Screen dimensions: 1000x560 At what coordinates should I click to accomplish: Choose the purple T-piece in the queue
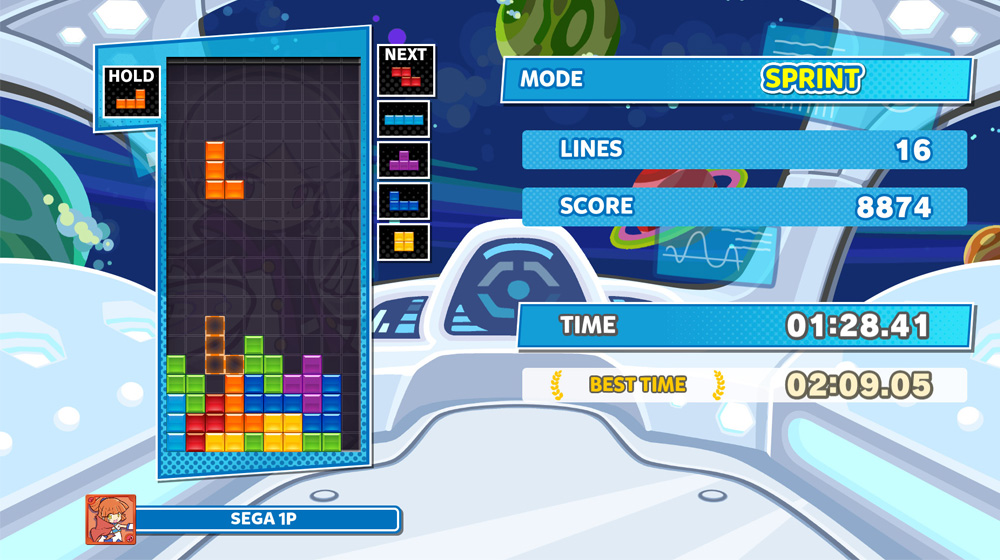click(x=404, y=160)
